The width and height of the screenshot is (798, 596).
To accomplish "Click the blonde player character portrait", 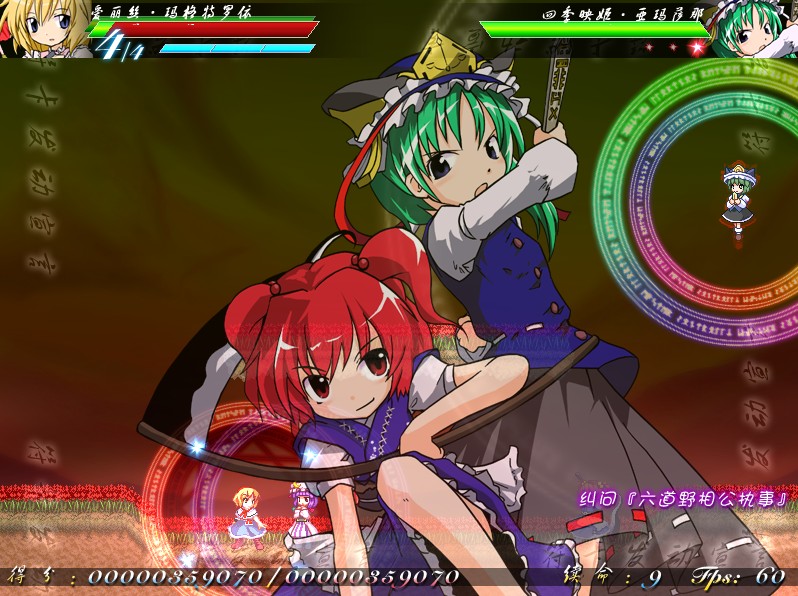I will (42, 28).
